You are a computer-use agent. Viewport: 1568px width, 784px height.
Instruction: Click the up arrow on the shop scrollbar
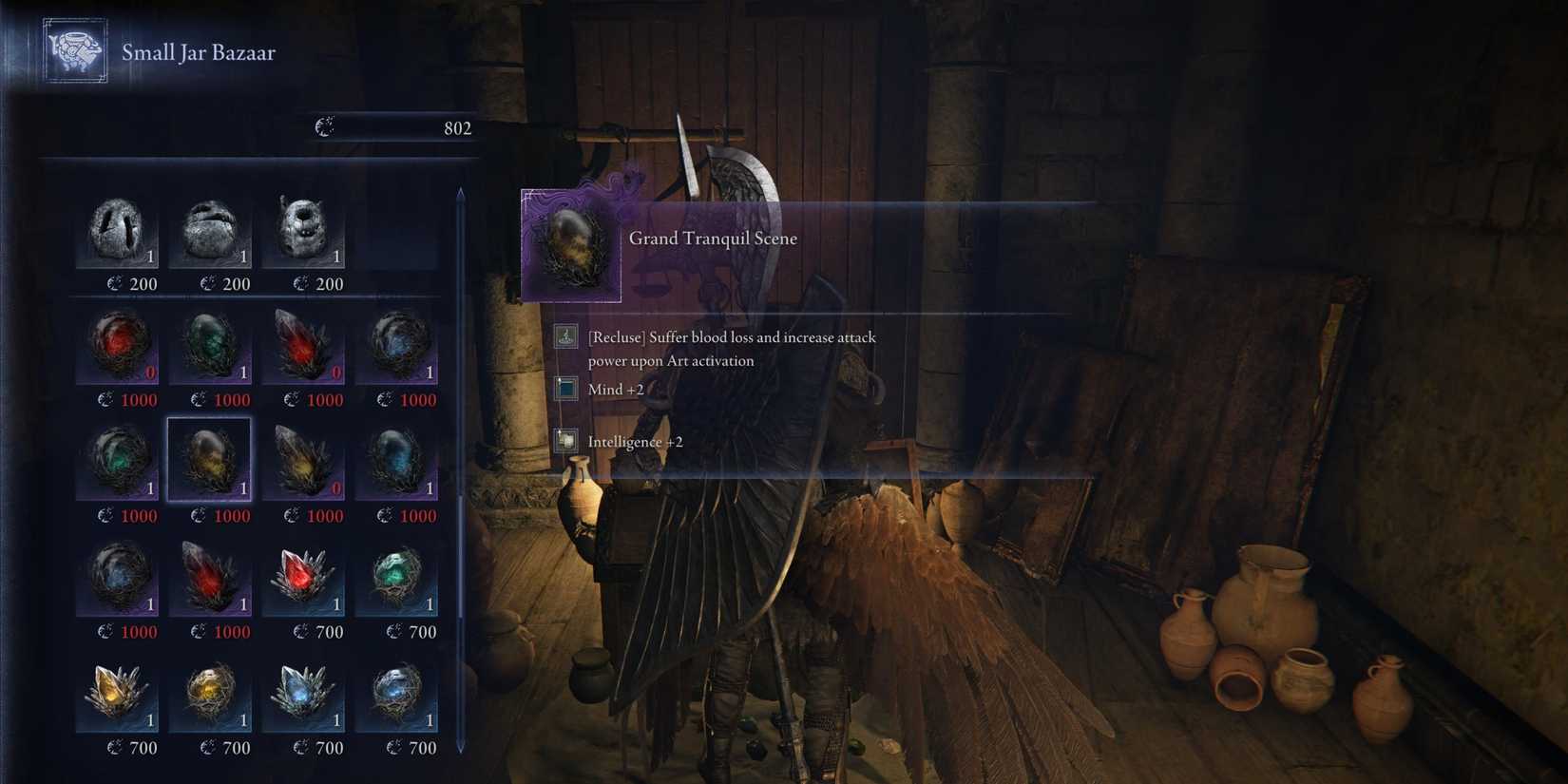coord(462,193)
